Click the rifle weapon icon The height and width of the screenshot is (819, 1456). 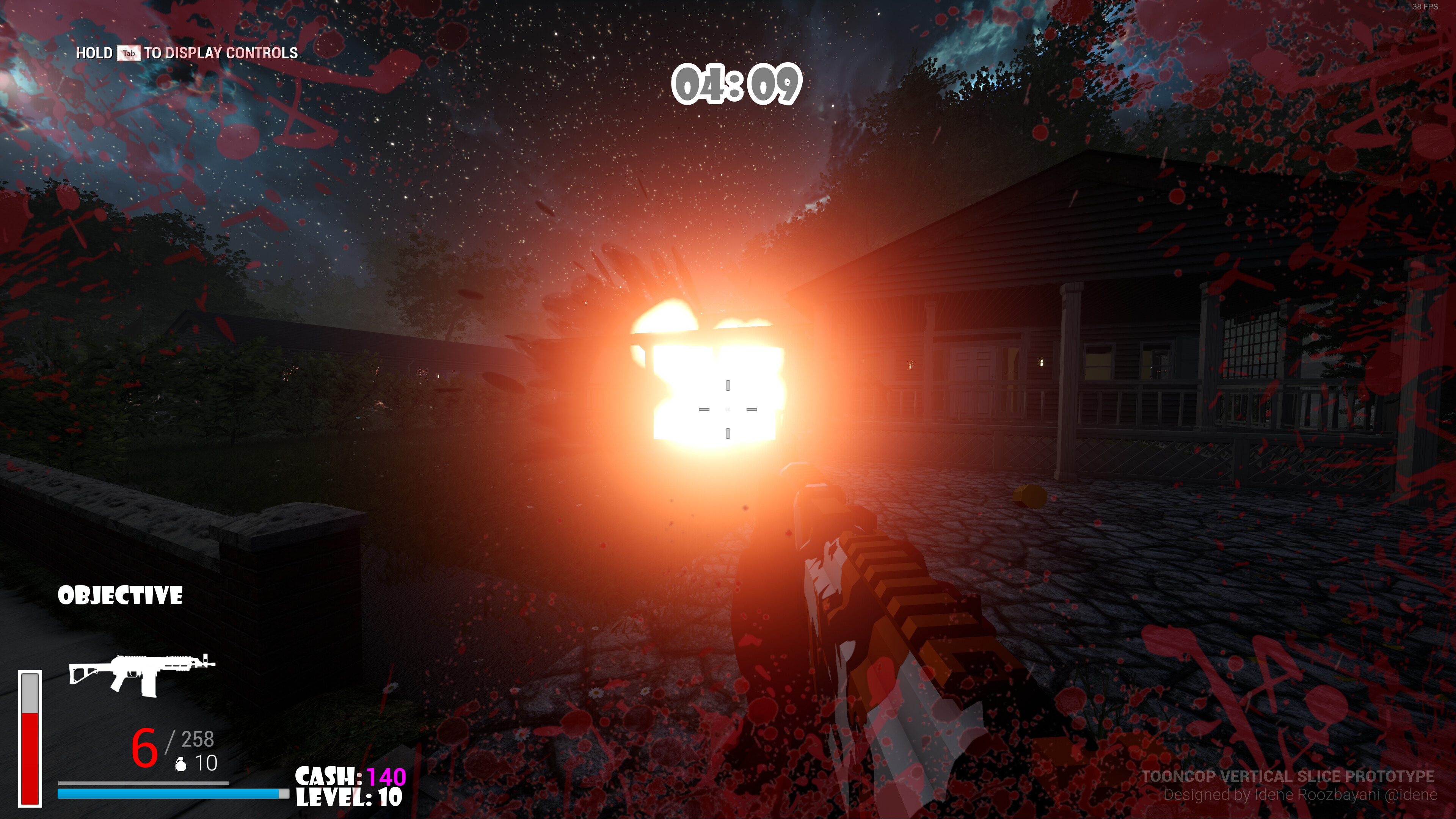[x=141, y=674]
